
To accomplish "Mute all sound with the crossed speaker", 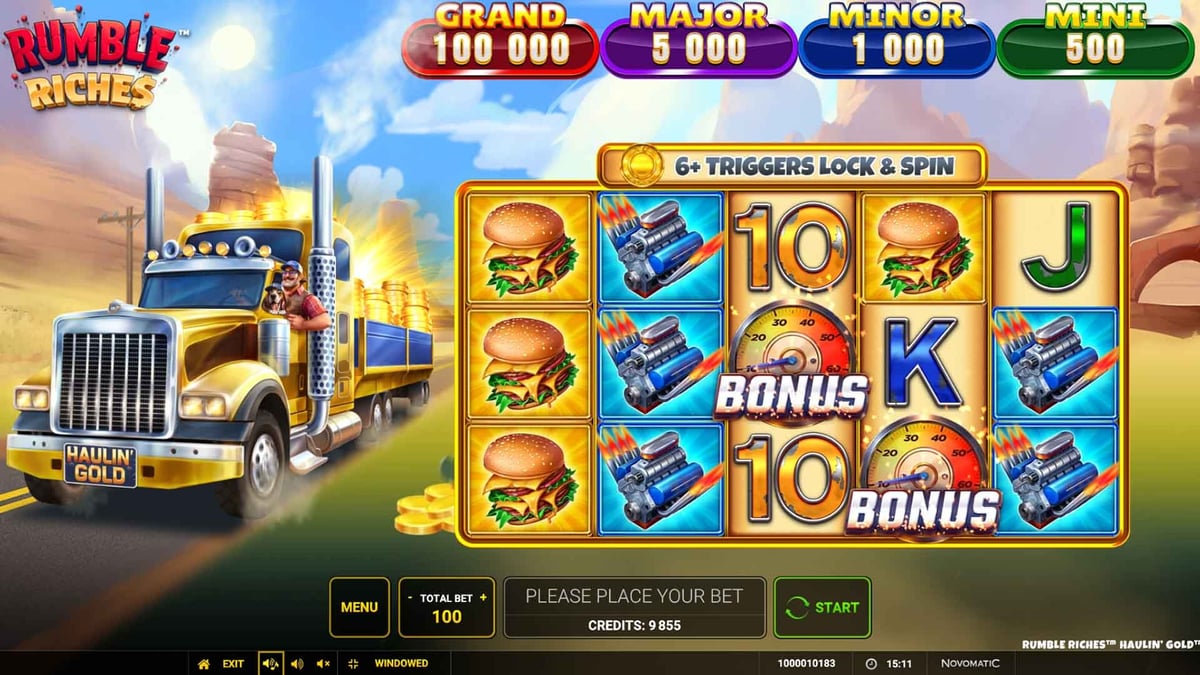I will [323, 663].
